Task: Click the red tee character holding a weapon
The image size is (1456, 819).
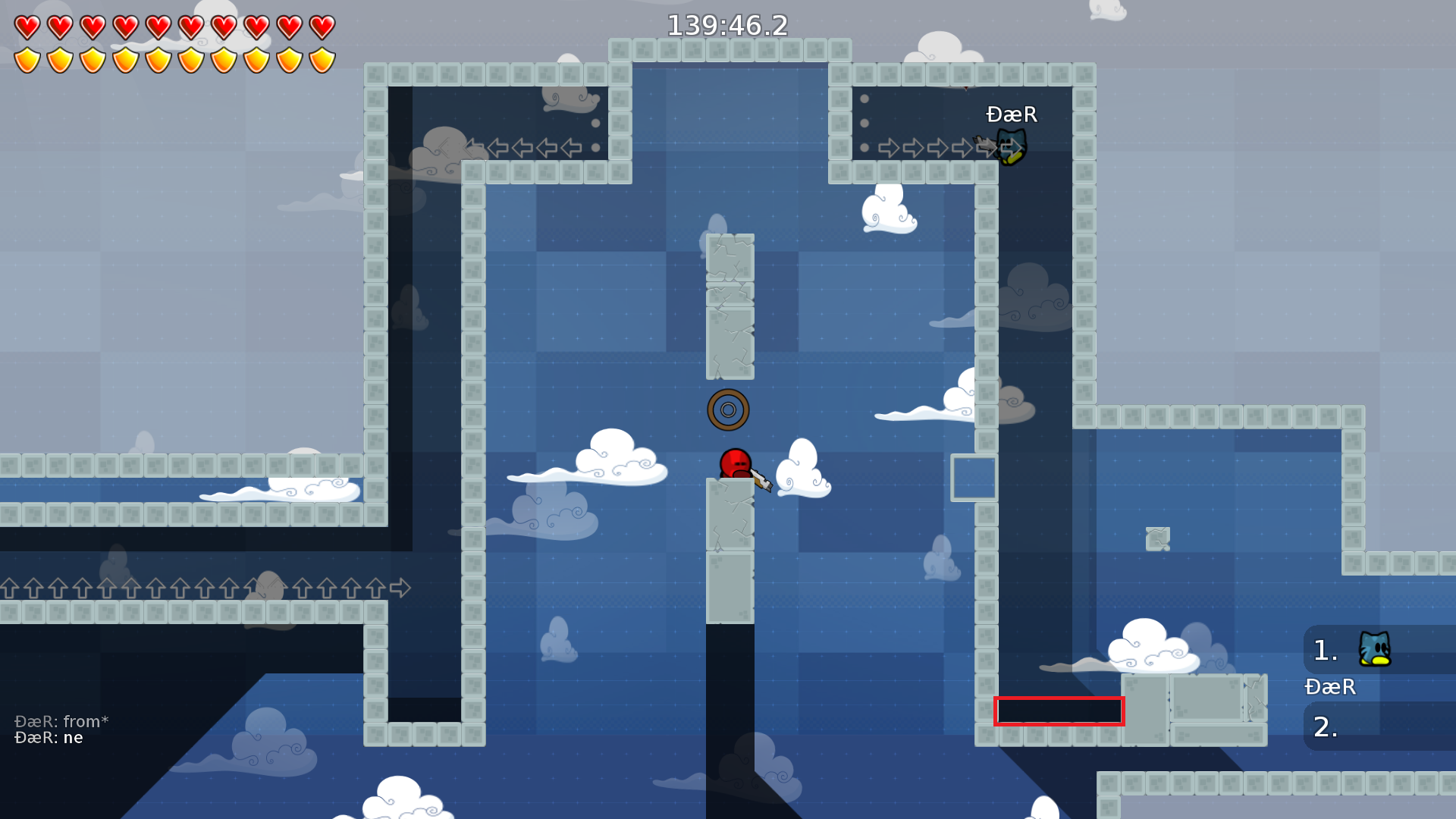Action: click(x=734, y=463)
